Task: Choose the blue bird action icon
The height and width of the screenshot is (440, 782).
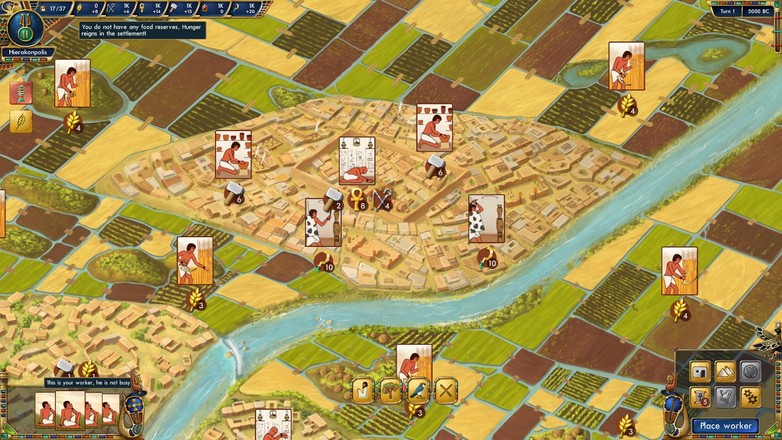Action: coord(418,390)
